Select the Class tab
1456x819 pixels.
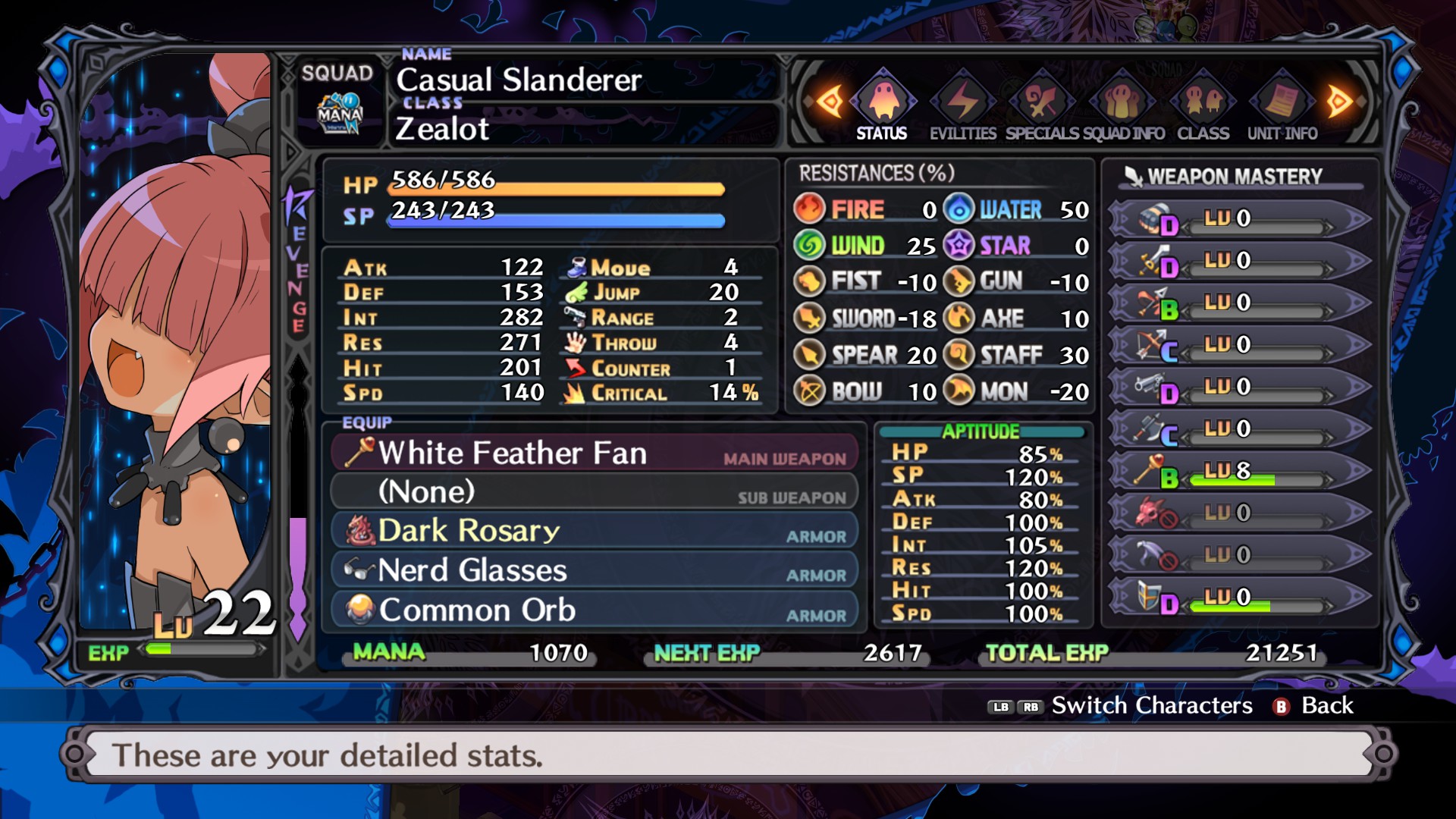point(1203,110)
